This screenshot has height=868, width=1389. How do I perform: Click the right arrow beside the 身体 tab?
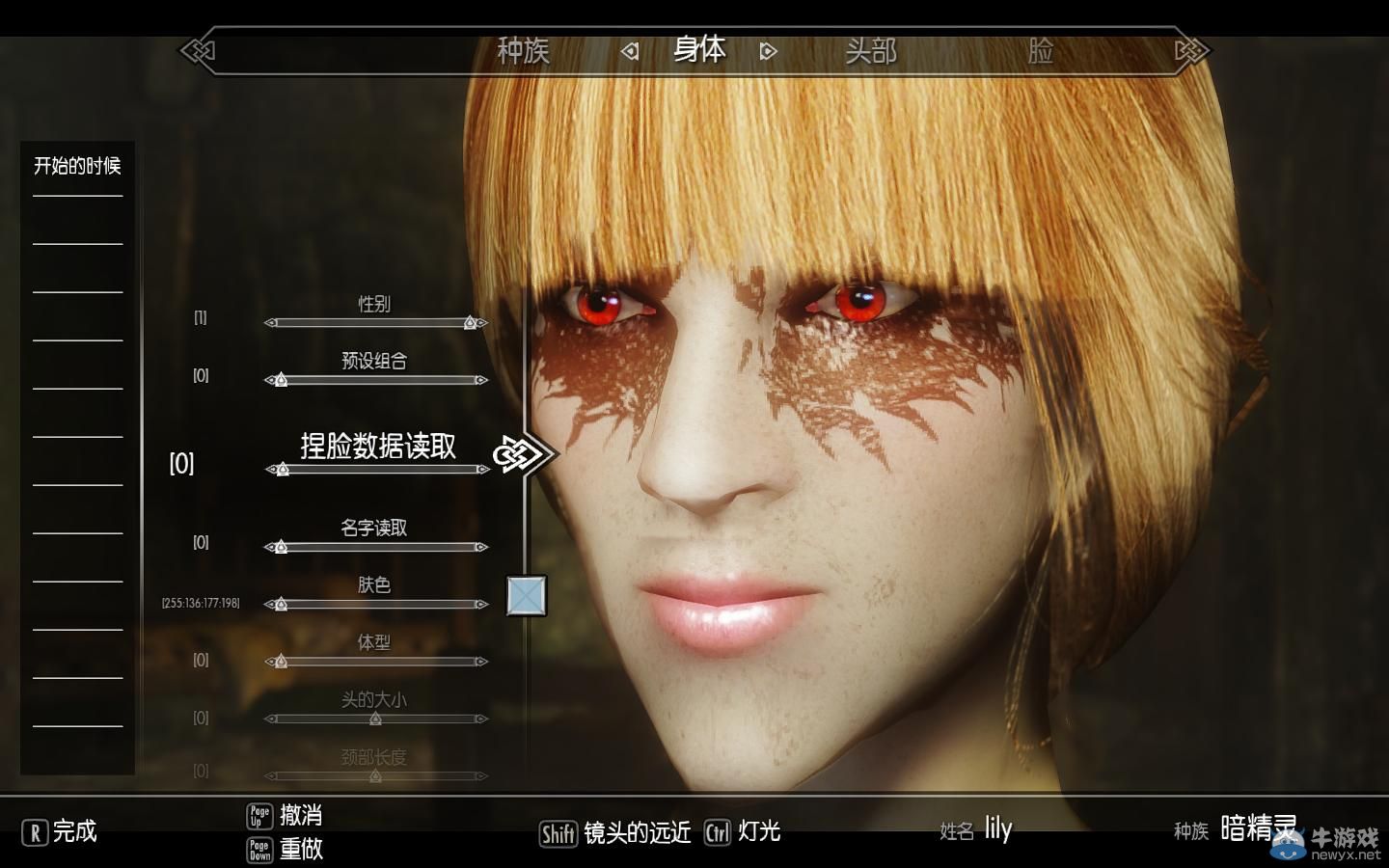767,51
